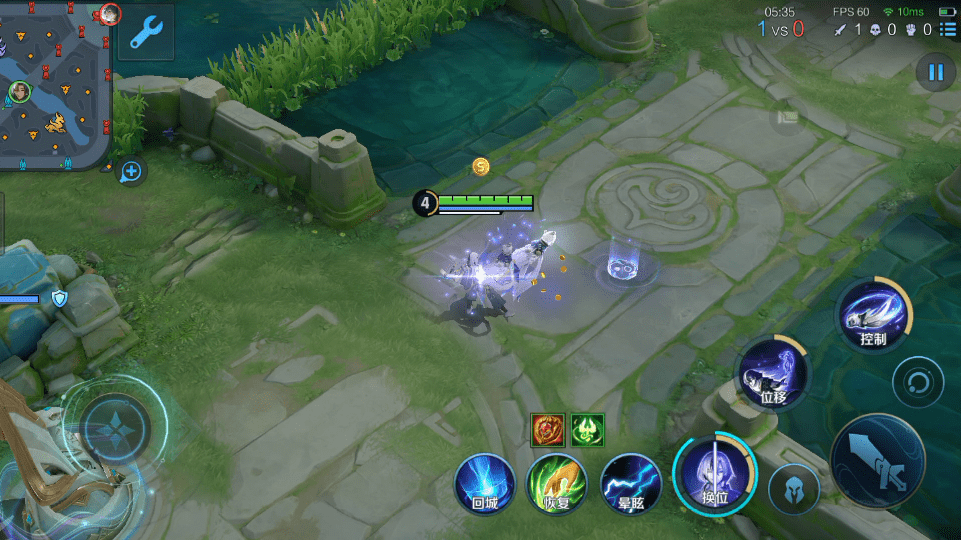Open the scoreboard list icon
This screenshot has width=961, height=540.
pyautogui.click(x=948, y=30)
